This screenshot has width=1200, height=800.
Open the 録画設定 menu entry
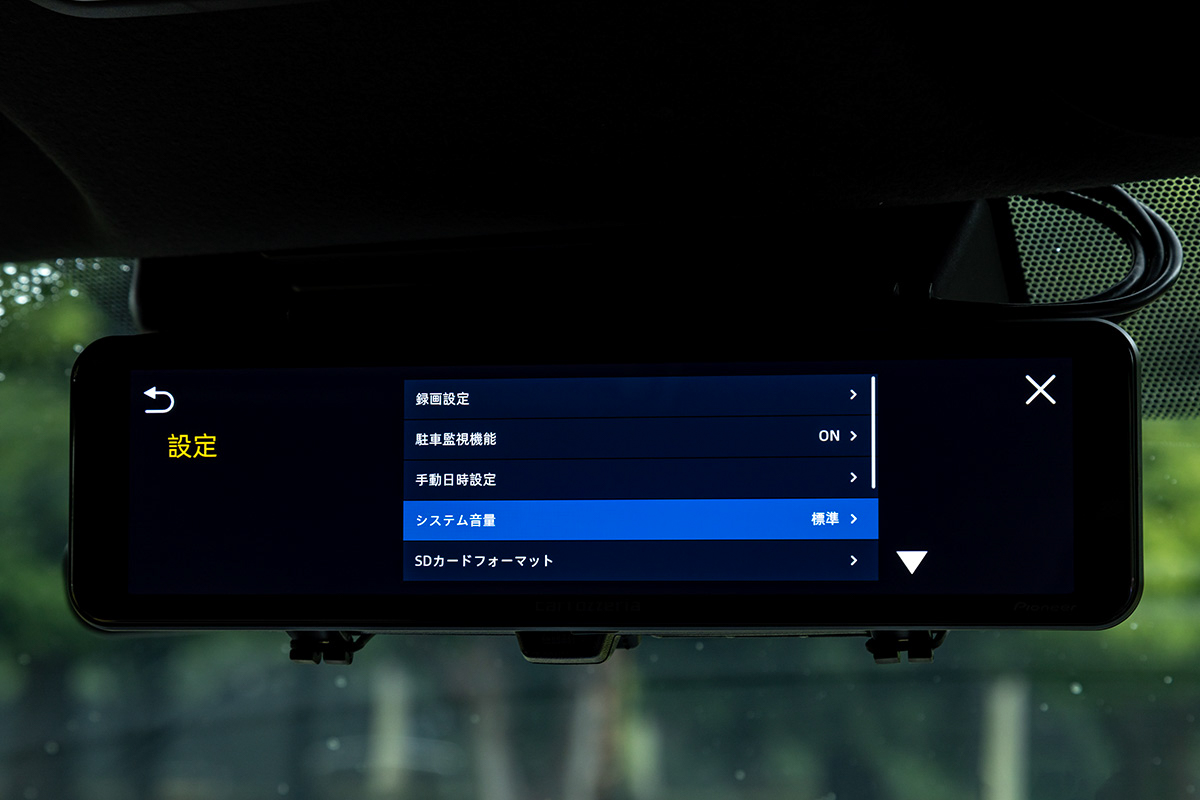638,397
